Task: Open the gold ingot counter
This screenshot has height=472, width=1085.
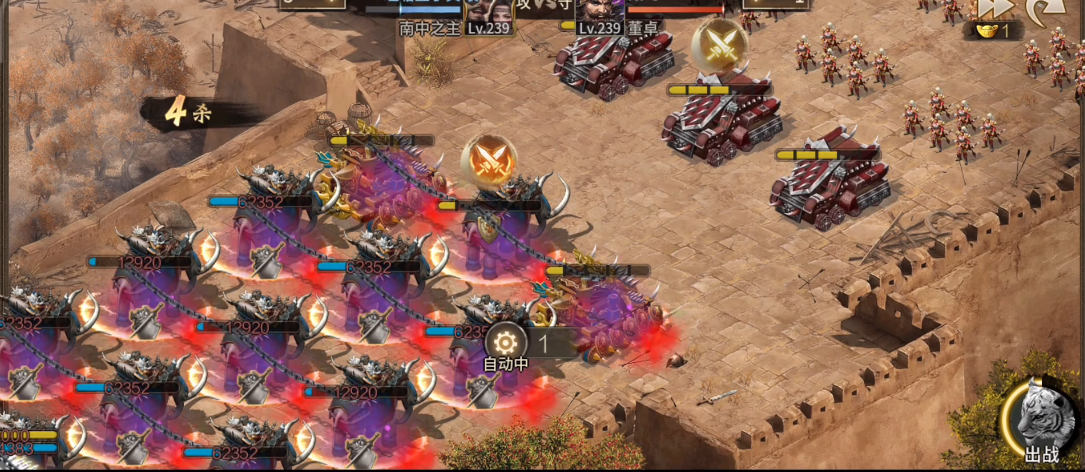Action: [x=991, y=30]
